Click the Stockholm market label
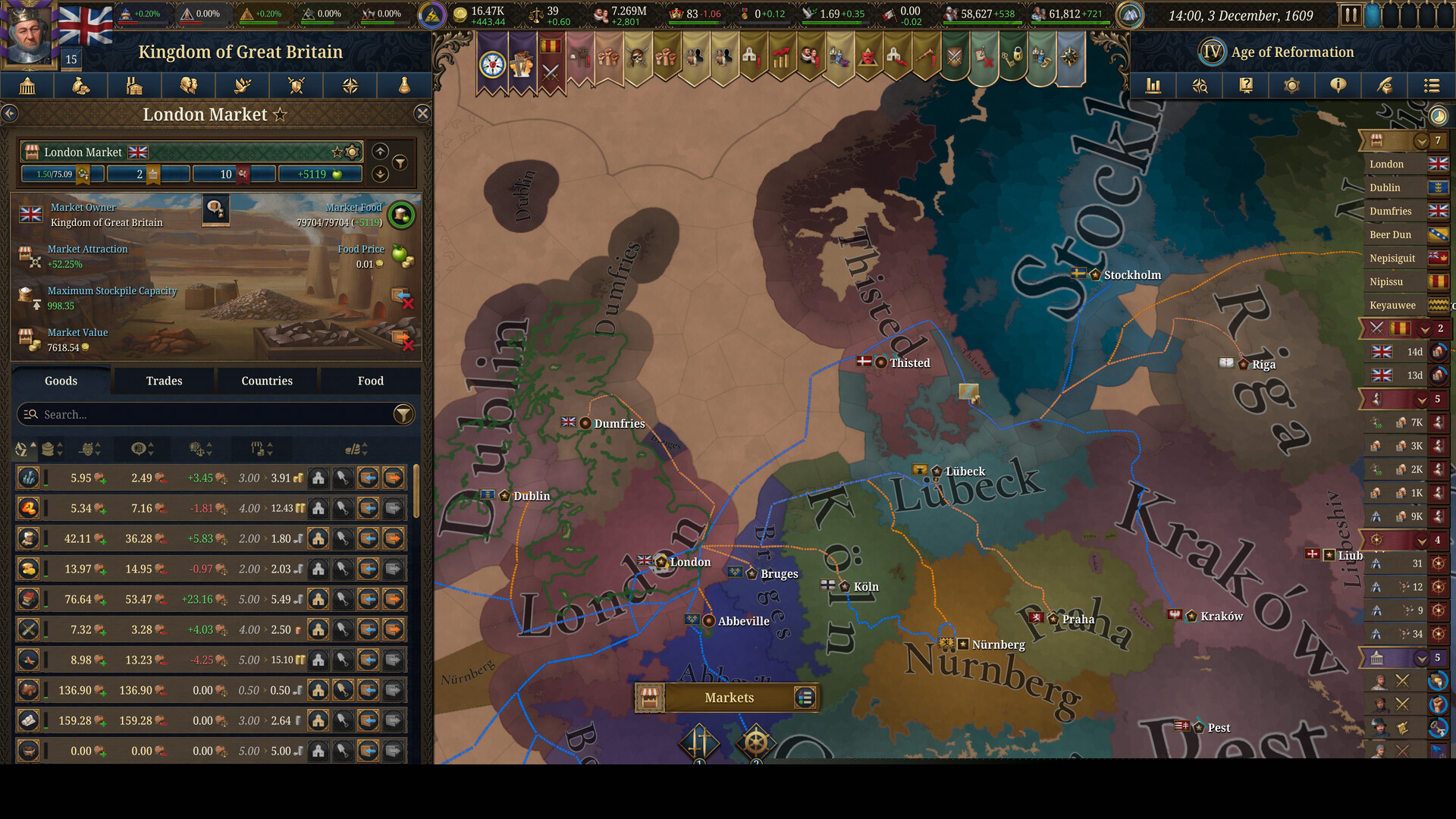 (x=1131, y=275)
